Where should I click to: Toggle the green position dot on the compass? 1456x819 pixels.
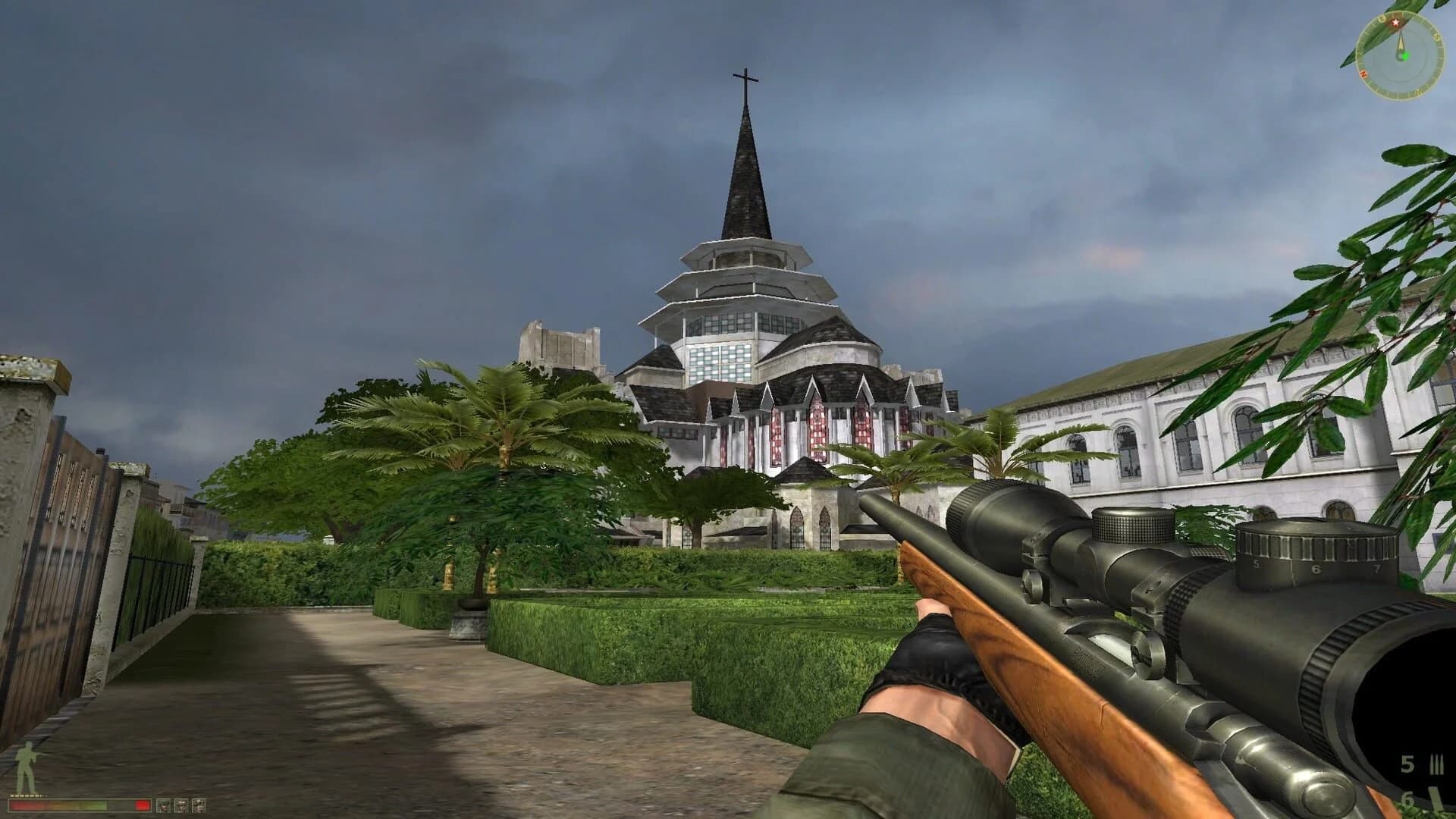[1406, 56]
